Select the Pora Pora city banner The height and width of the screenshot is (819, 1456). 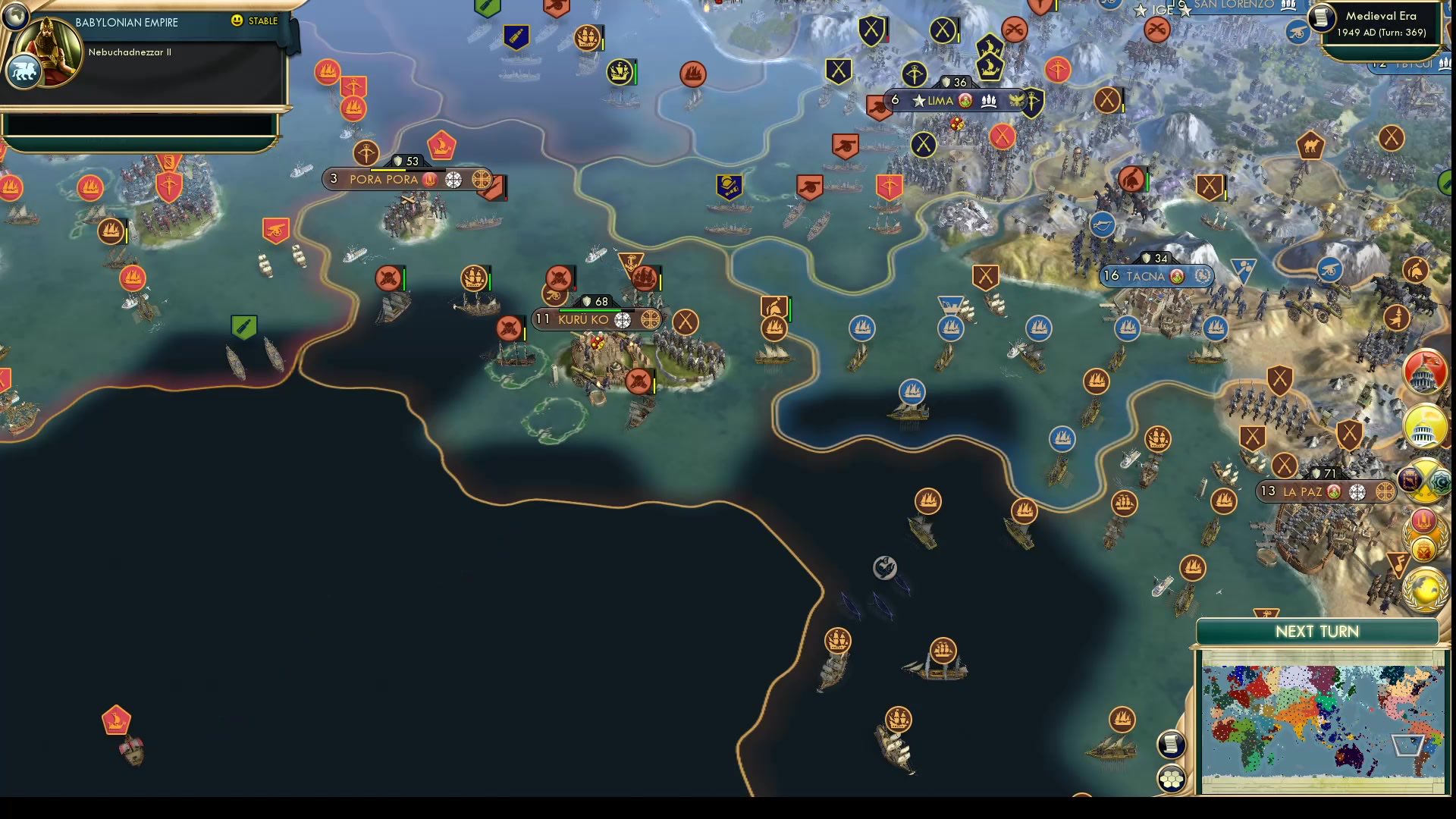383,179
